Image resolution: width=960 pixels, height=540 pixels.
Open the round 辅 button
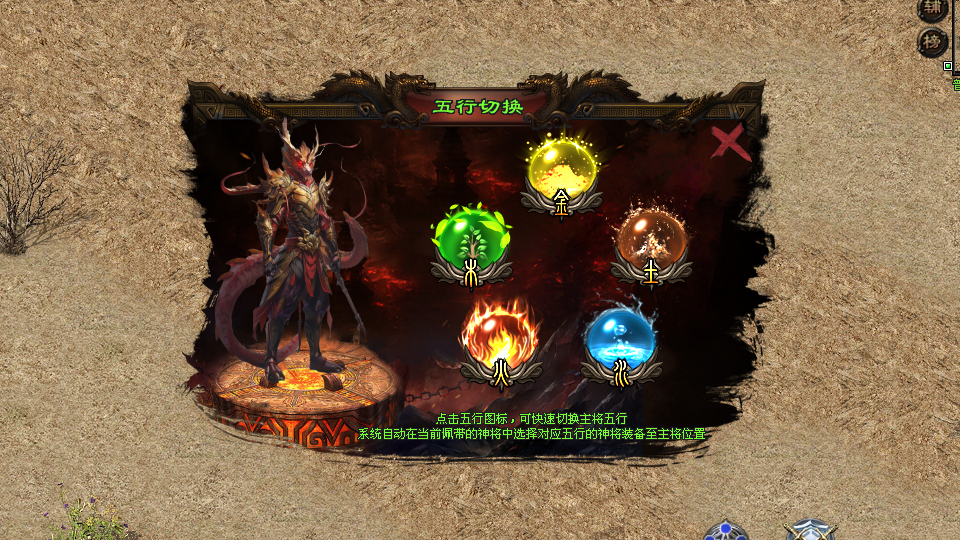point(933,10)
